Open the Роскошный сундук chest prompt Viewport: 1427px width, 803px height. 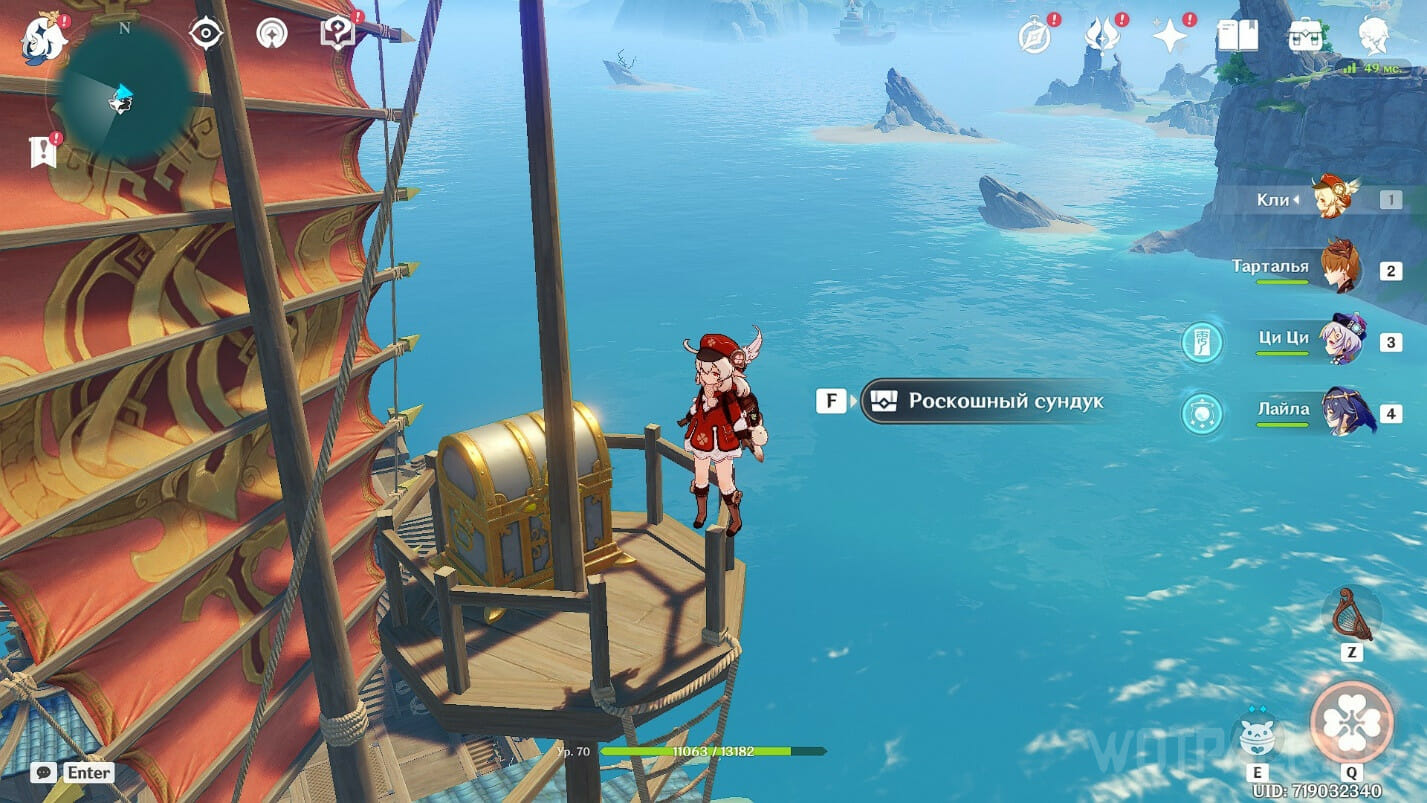984,401
